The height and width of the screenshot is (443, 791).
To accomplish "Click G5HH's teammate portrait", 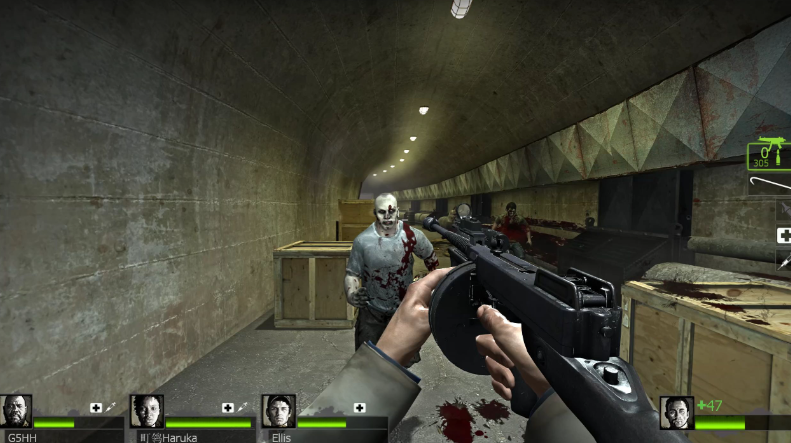I will tap(16, 411).
